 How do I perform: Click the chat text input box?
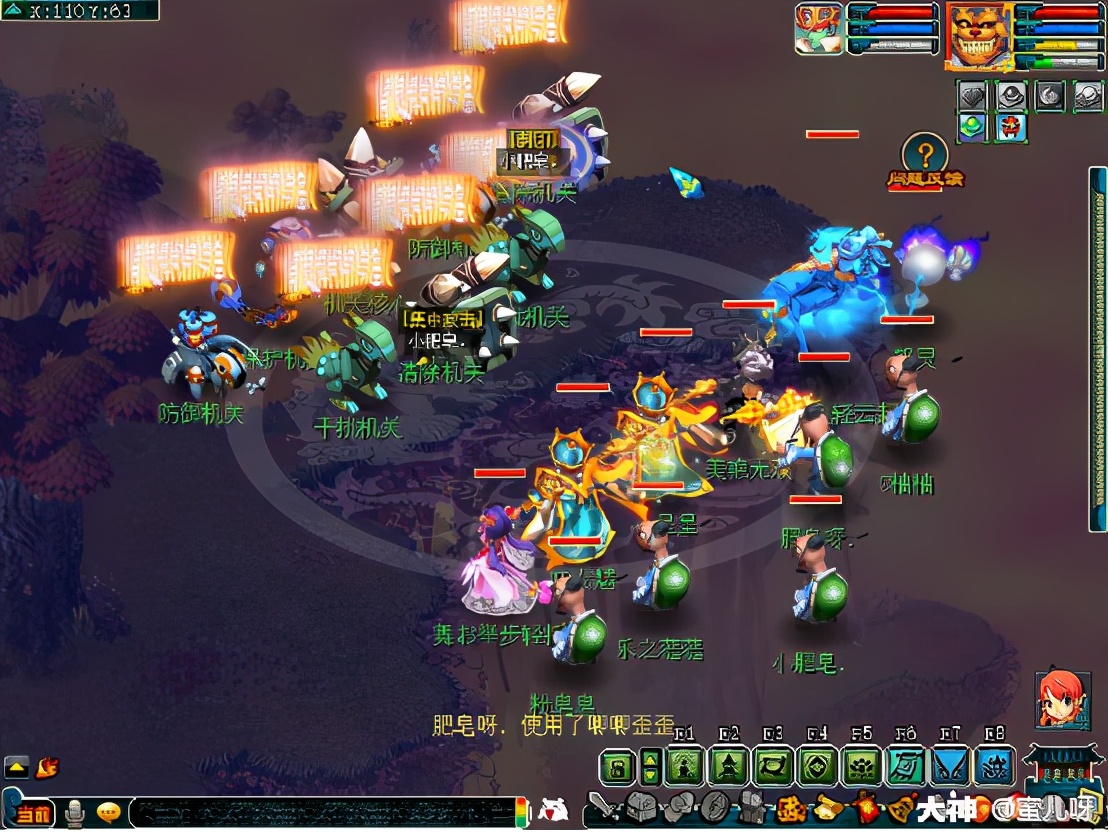[320, 812]
